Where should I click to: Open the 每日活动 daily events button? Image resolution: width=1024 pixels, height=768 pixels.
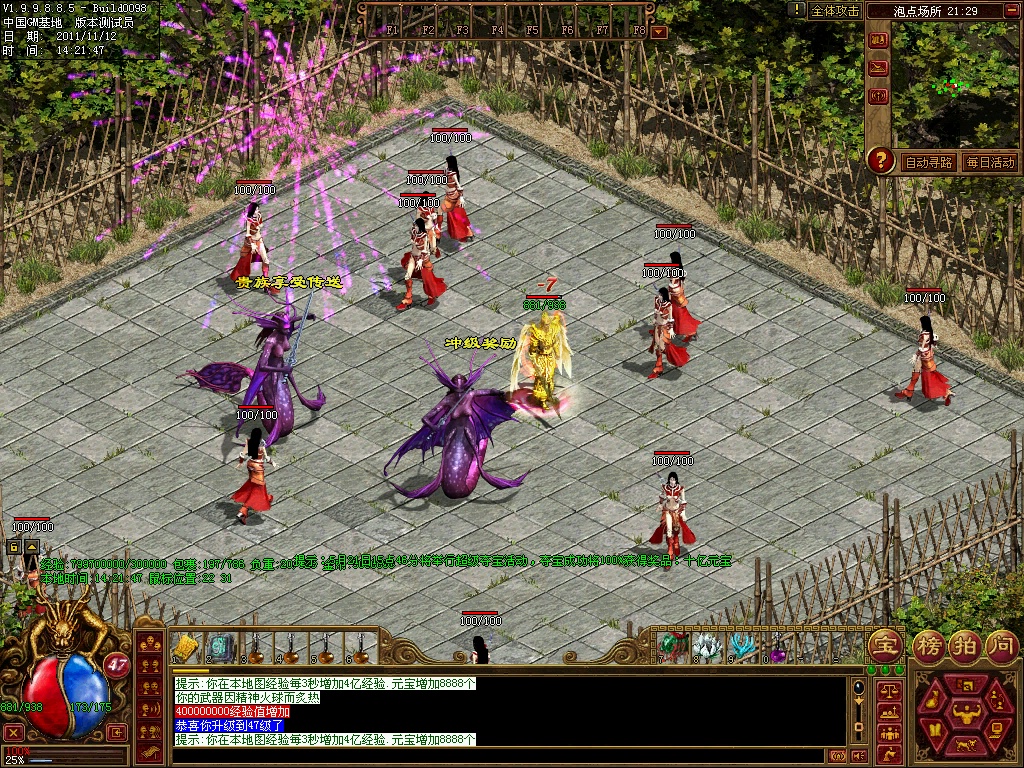coord(990,162)
